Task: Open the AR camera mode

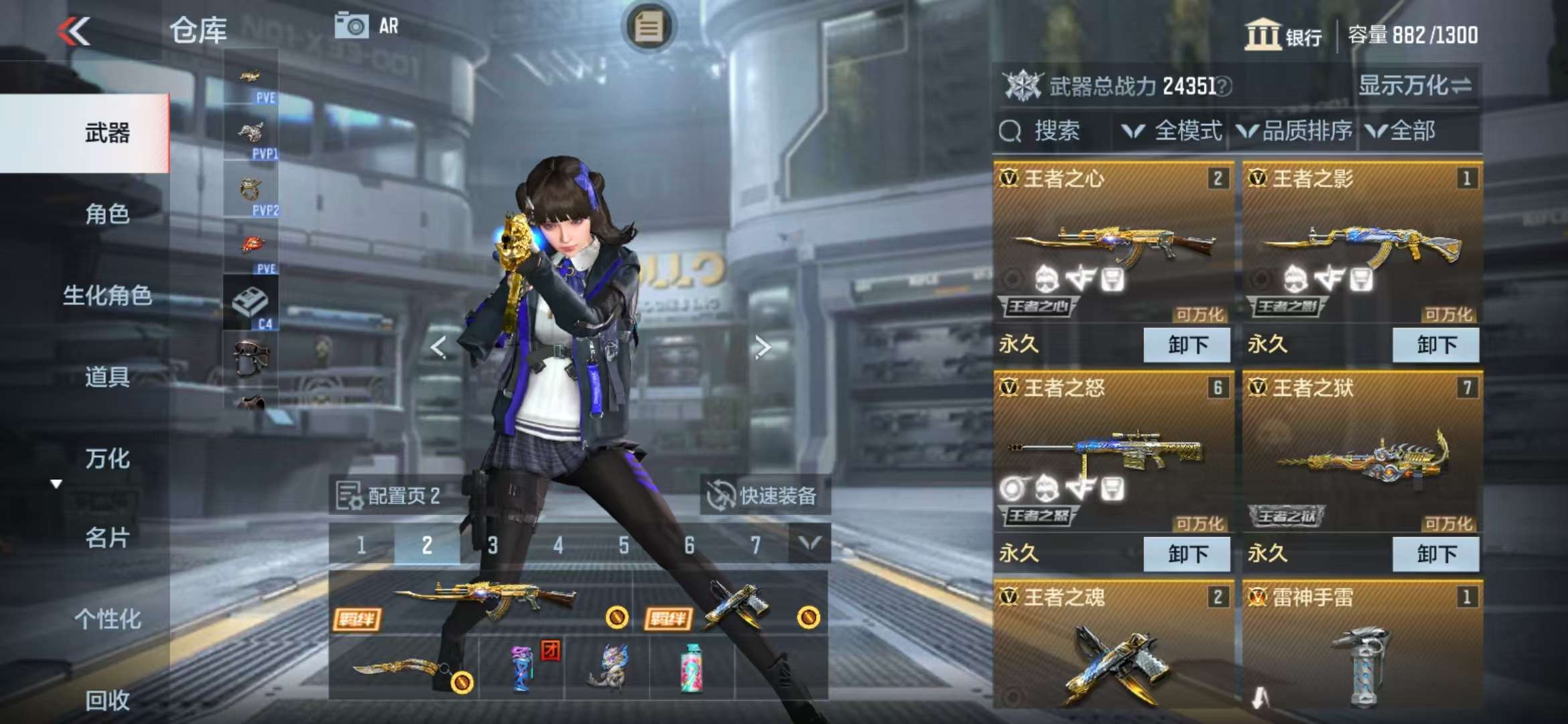Action: coord(367,26)
